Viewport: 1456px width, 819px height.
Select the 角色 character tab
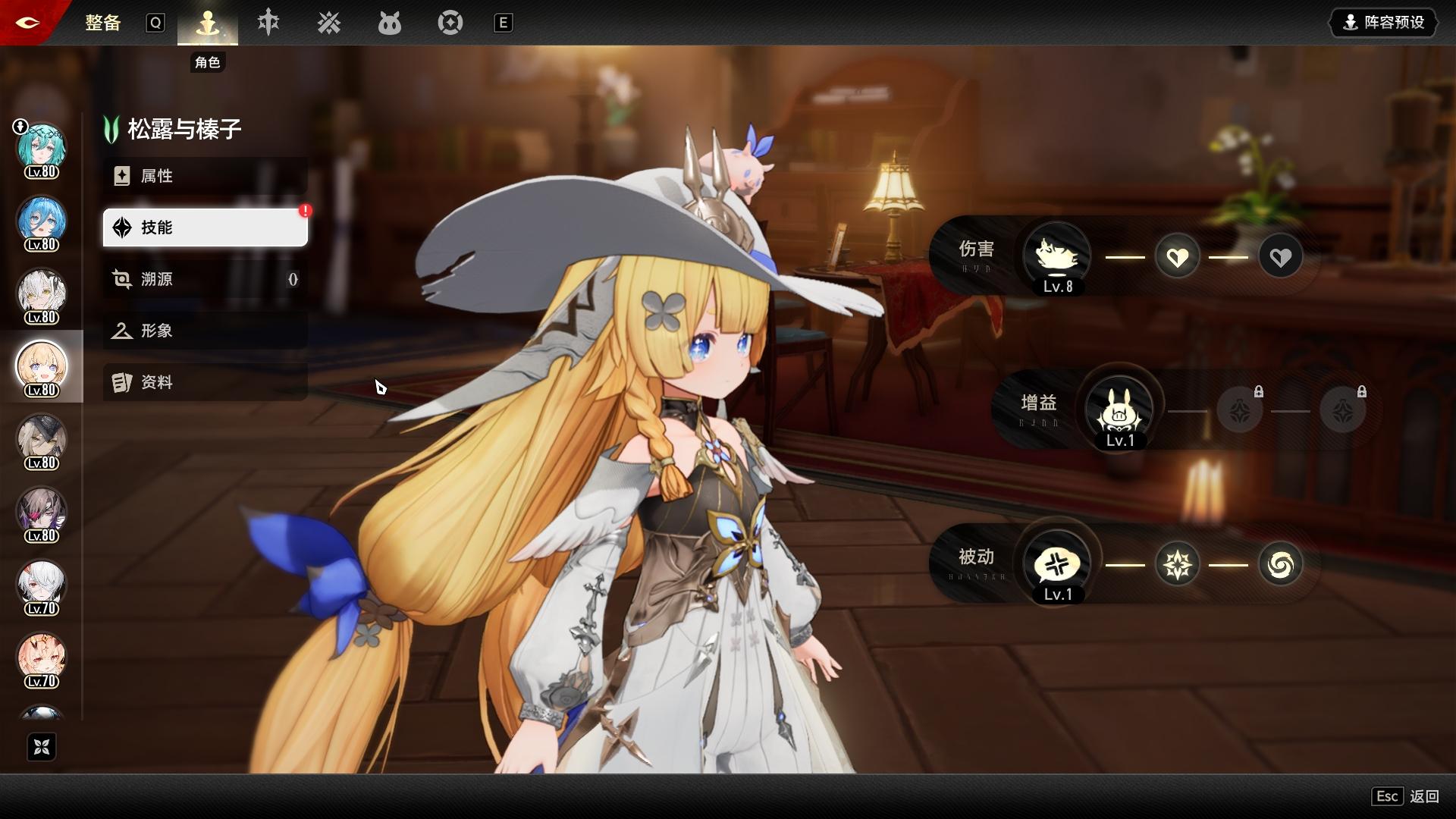pyautogui.click(x=207, y=24)
